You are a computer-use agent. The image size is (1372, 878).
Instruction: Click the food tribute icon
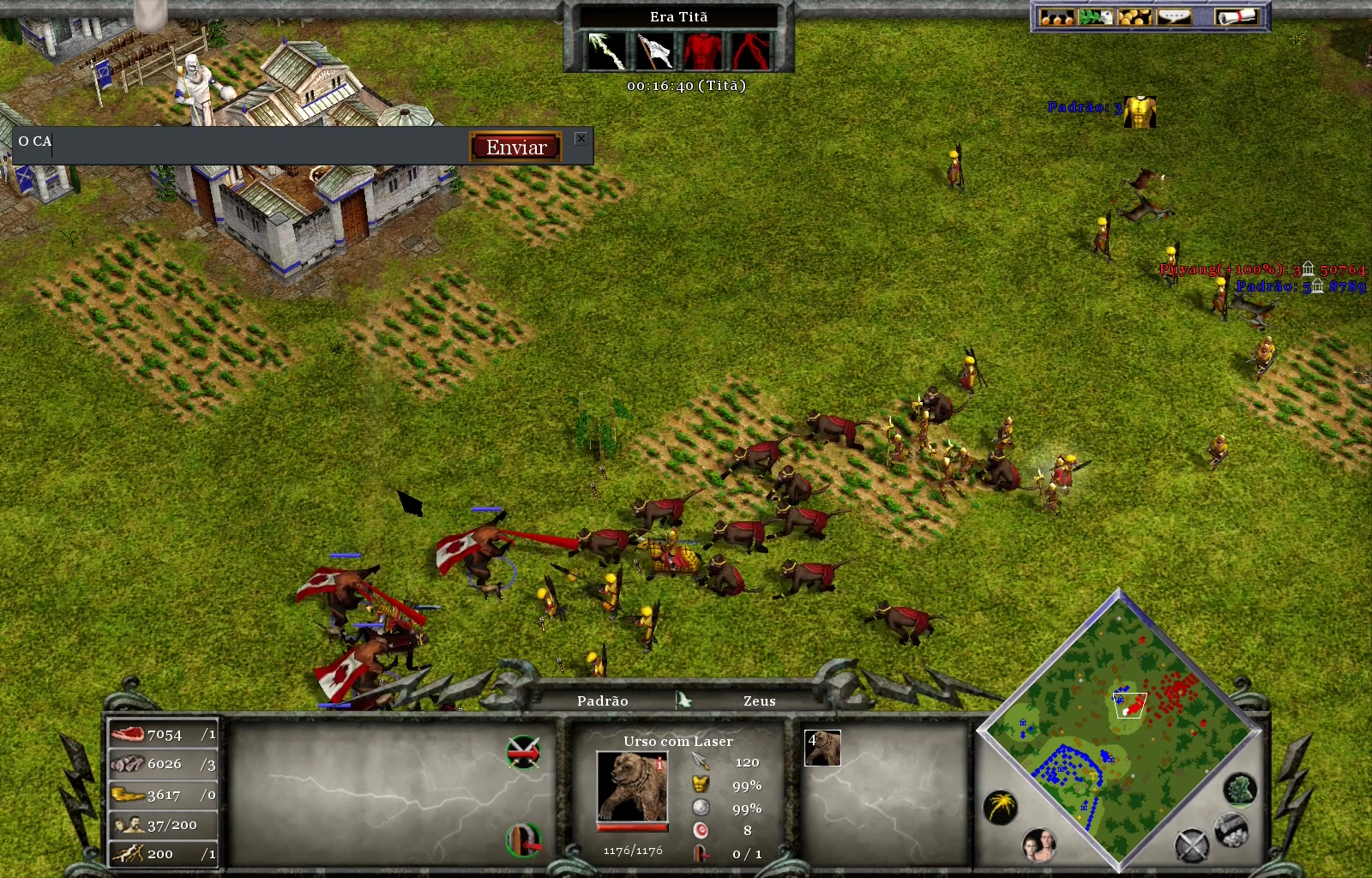tap(1057, 18)
